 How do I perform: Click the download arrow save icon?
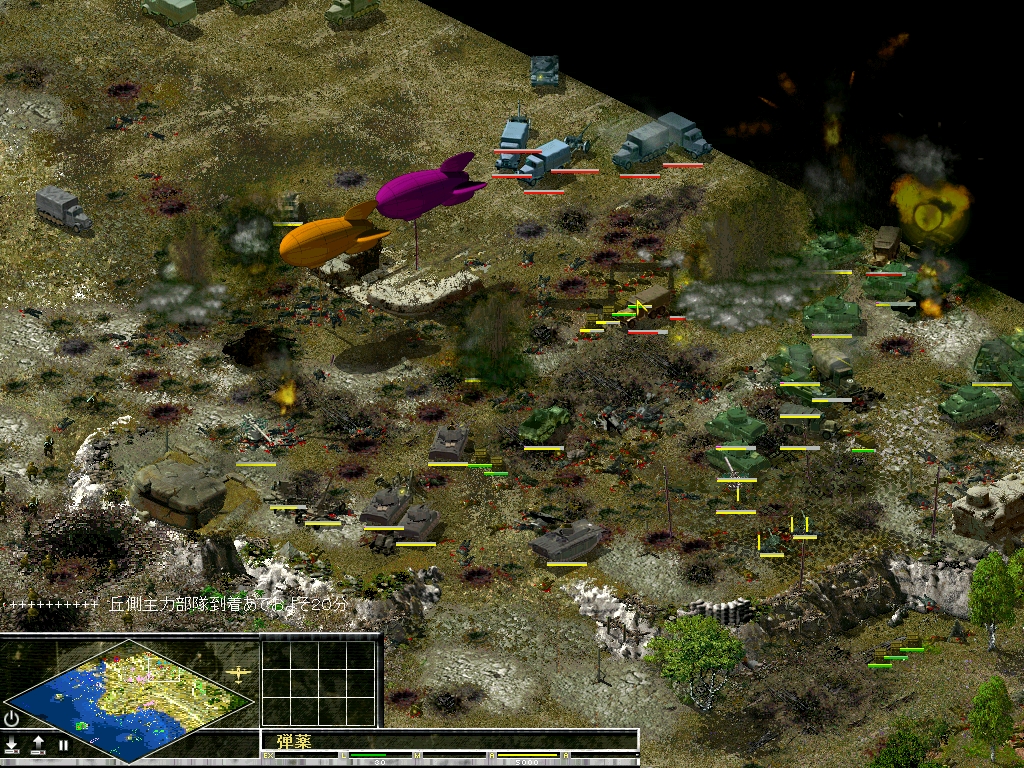(12, 745)
